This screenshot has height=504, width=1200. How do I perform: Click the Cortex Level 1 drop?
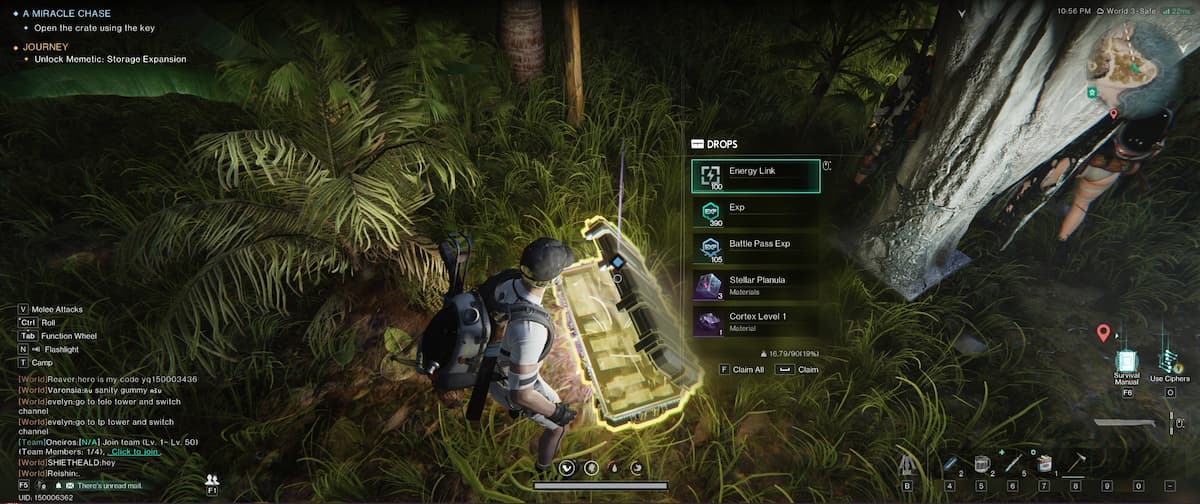tap(755, 322)
